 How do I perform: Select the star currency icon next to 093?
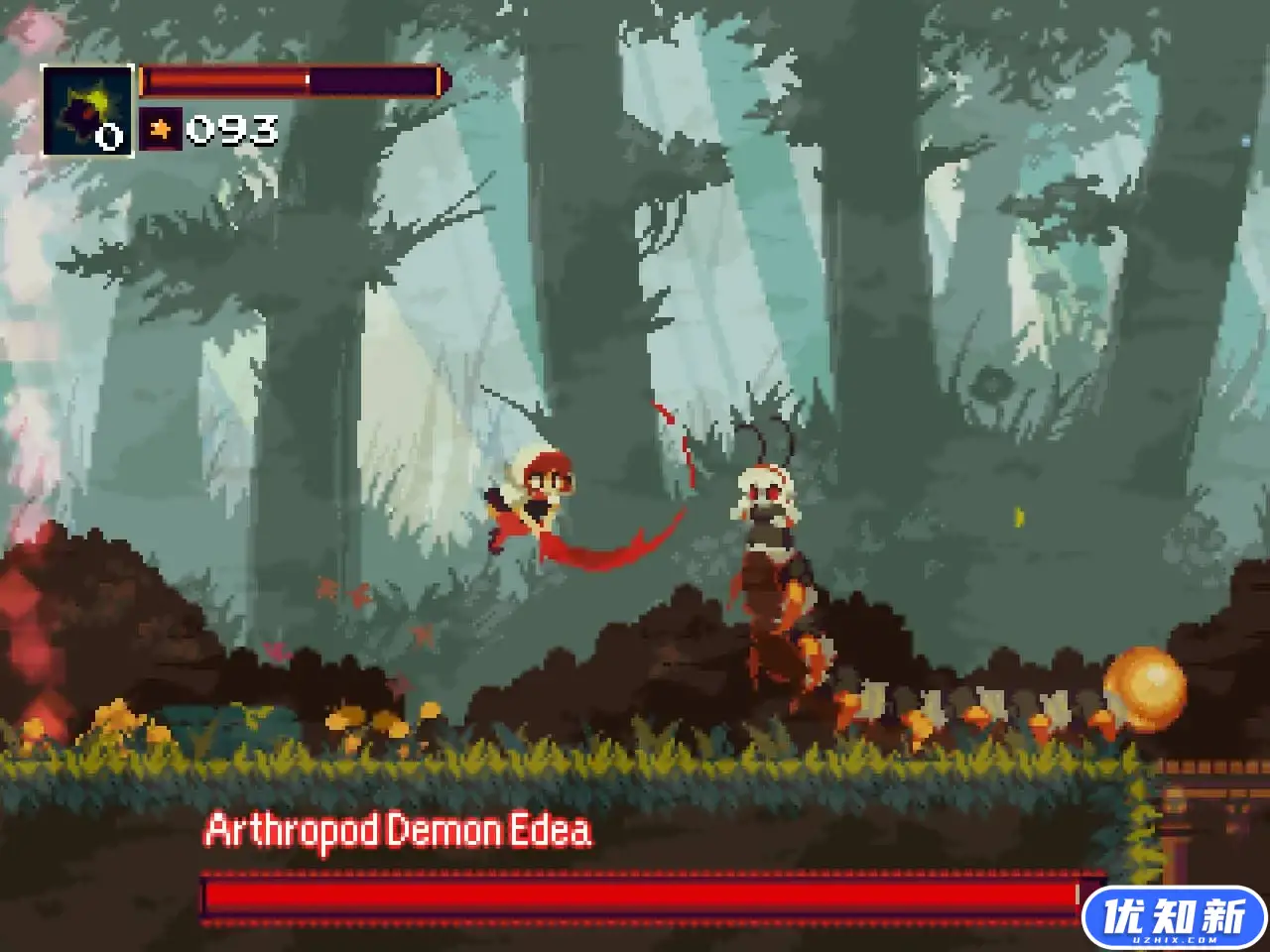tap(160, 127)
